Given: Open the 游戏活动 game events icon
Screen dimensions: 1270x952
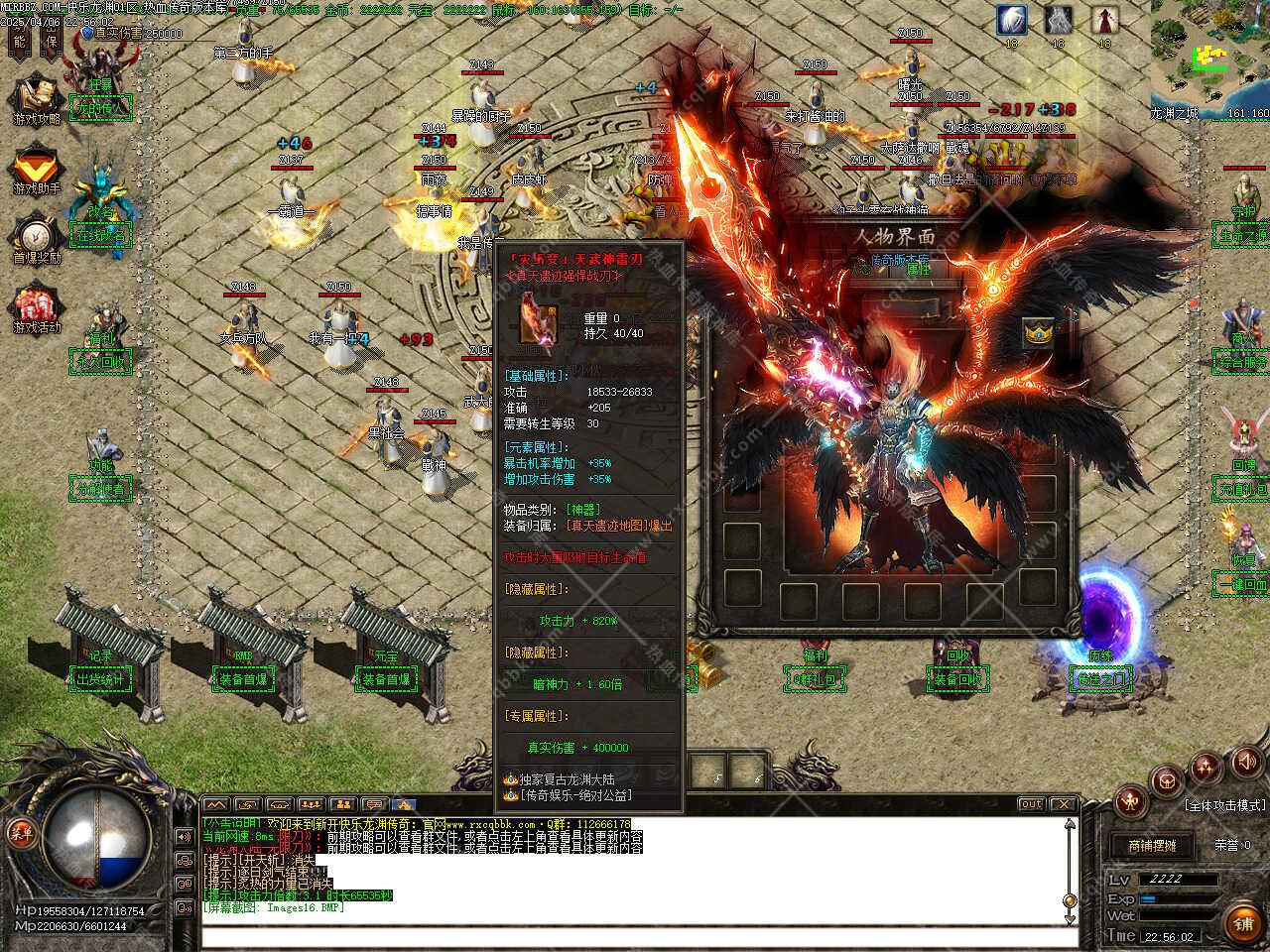Looking at the screenshot, I should [37, 307].
